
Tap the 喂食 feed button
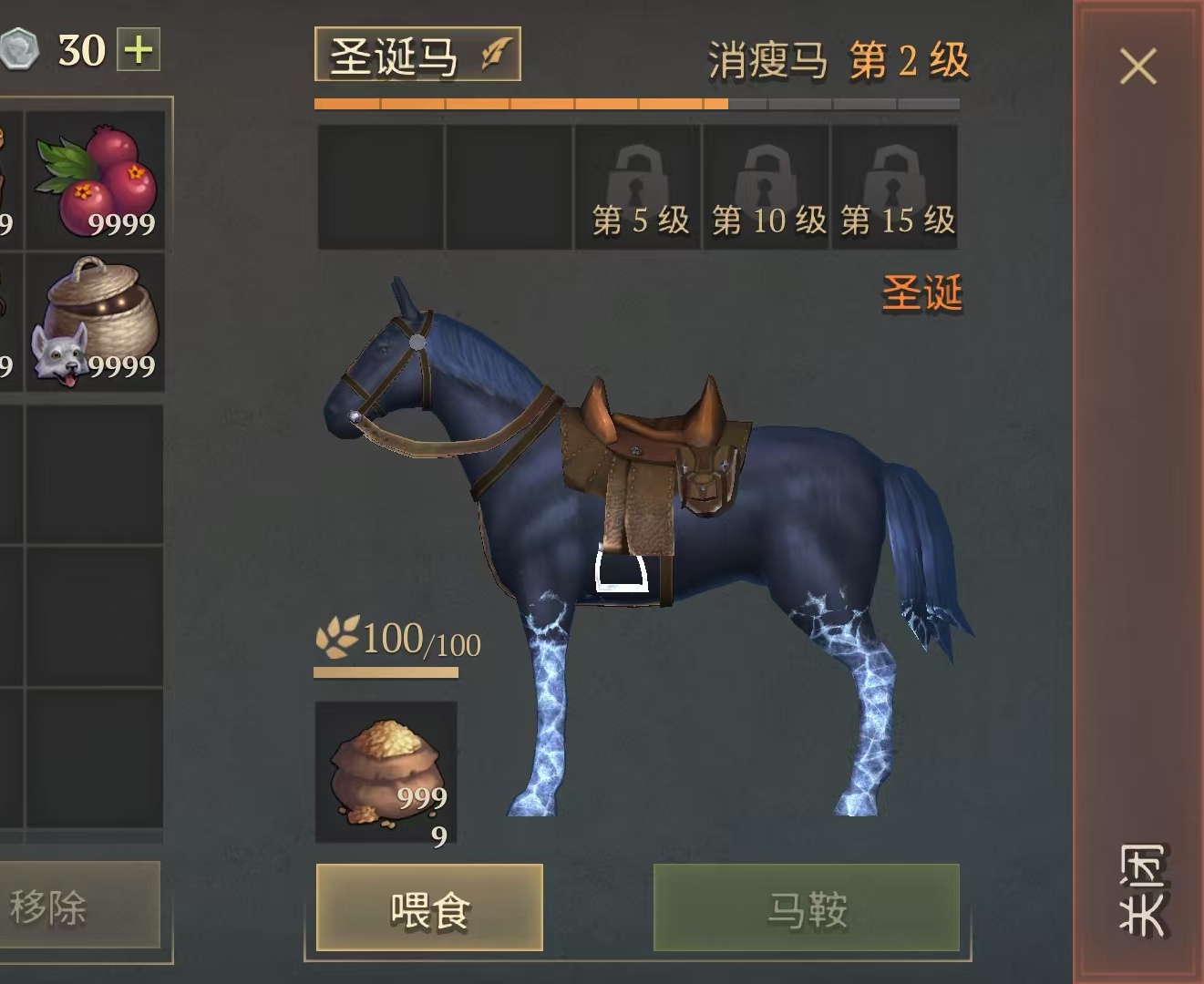pyautogui.click(x=429, y=908)
